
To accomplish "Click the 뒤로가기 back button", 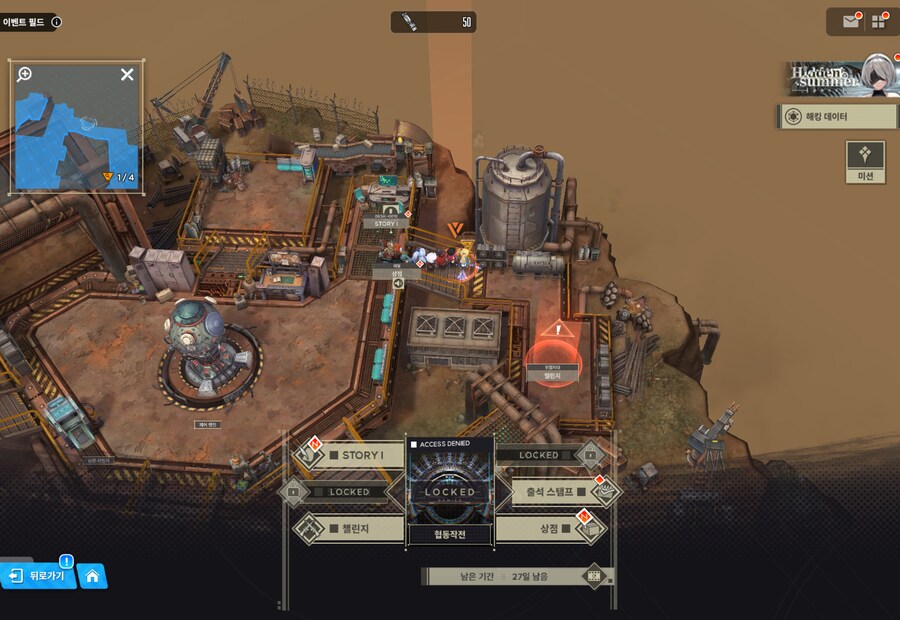I will [40, 575].
